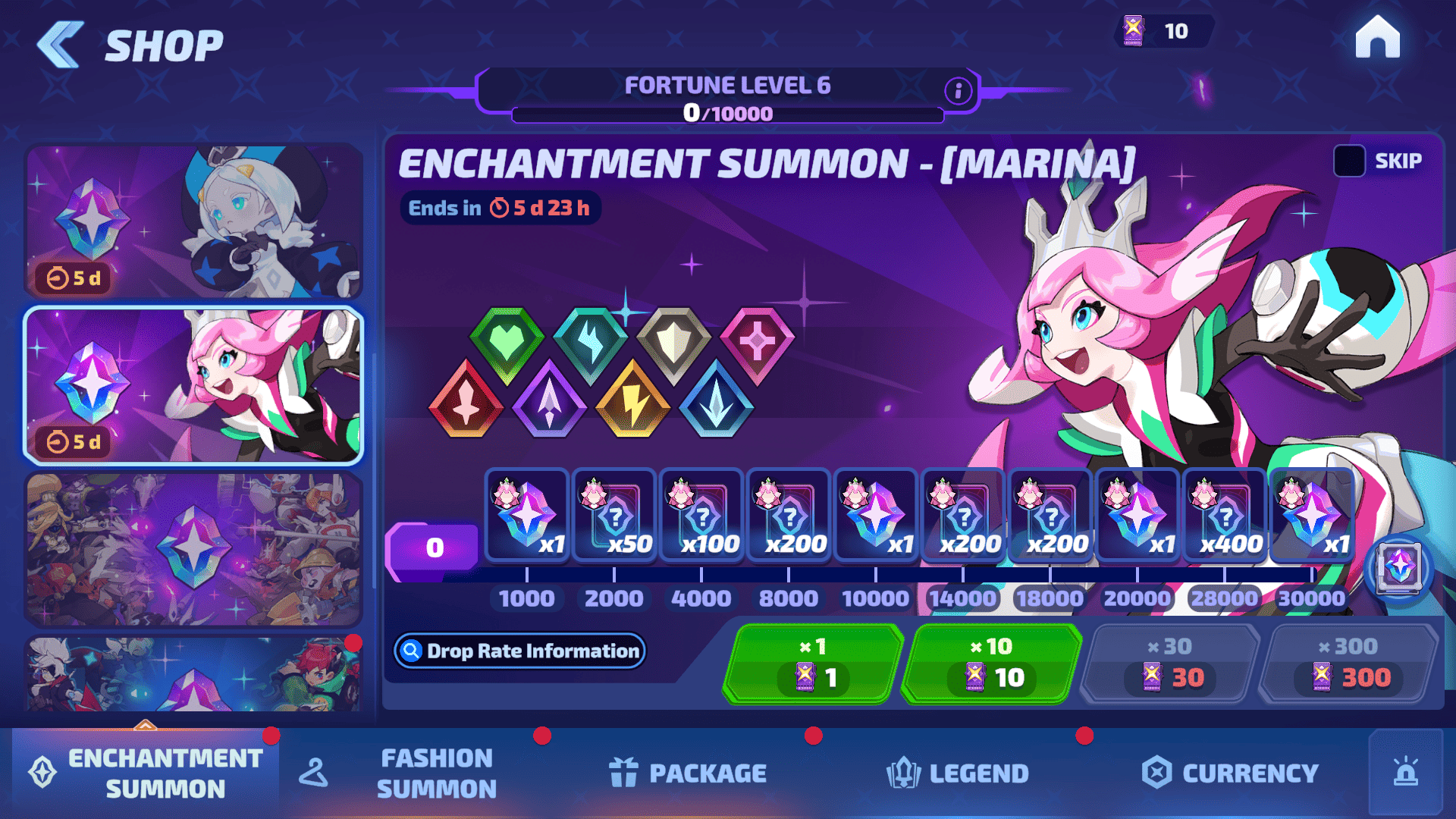
Task: Open the Currency tab
Action: 1230,773
